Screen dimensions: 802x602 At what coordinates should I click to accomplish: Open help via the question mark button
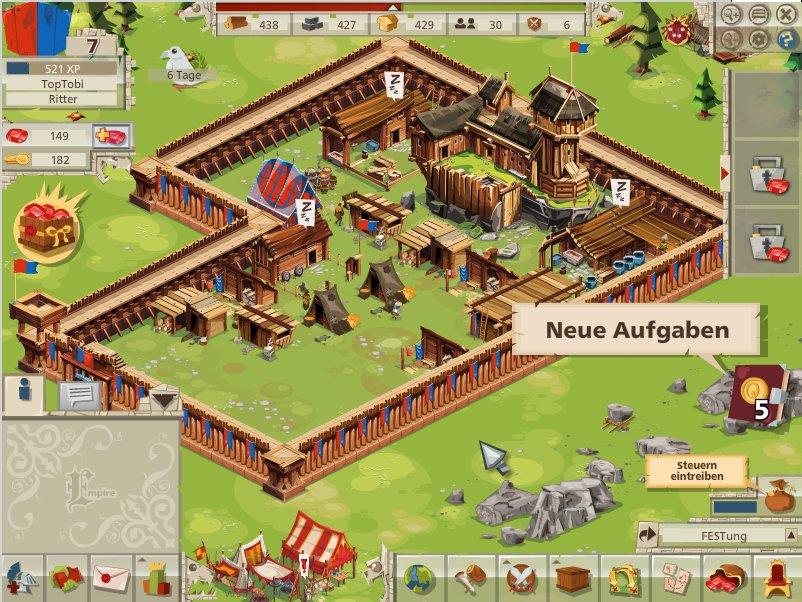[x=784, y=40]
